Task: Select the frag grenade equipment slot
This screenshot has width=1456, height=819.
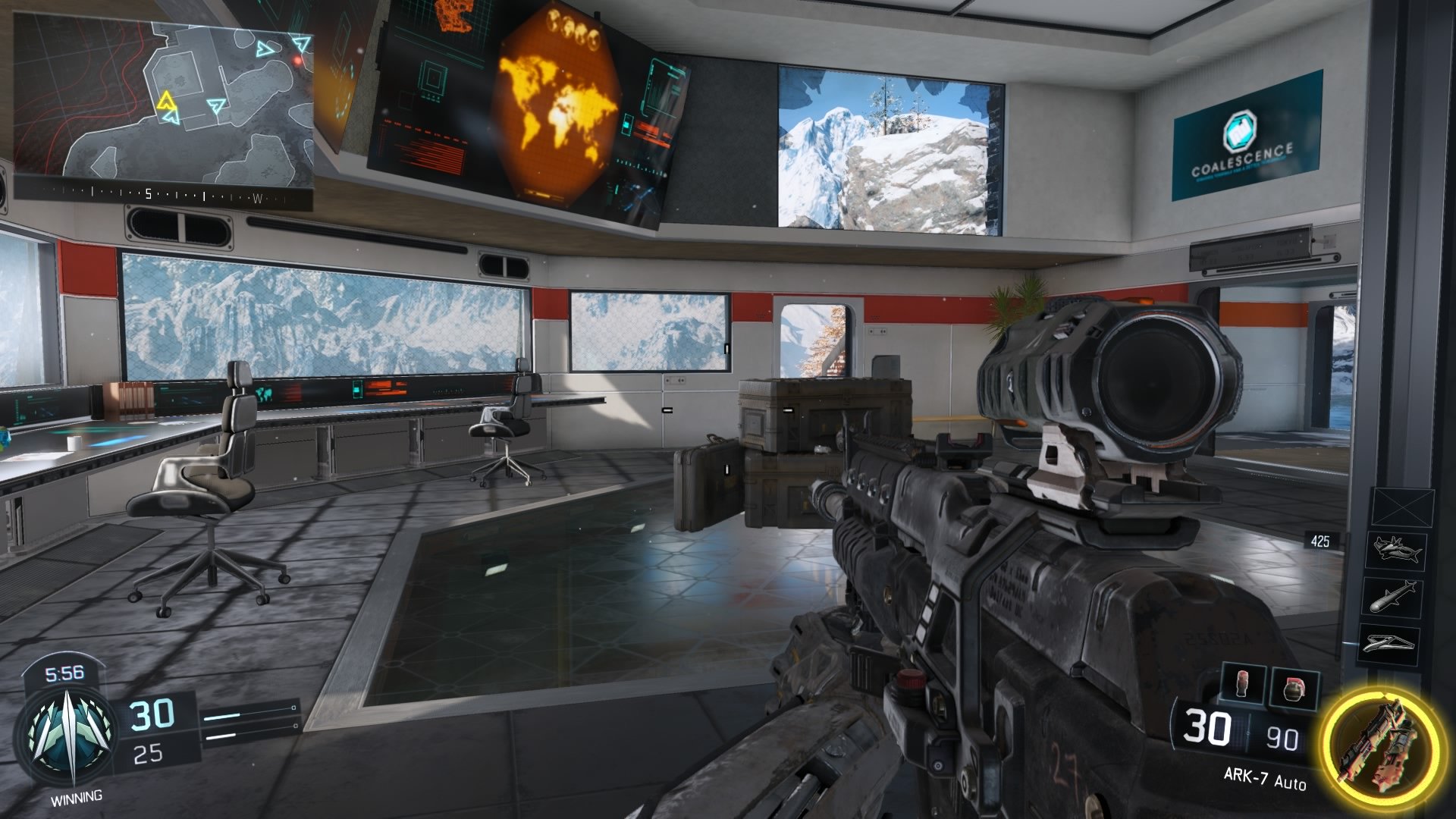Action: pyautogui.click(x=1294, y=689)
